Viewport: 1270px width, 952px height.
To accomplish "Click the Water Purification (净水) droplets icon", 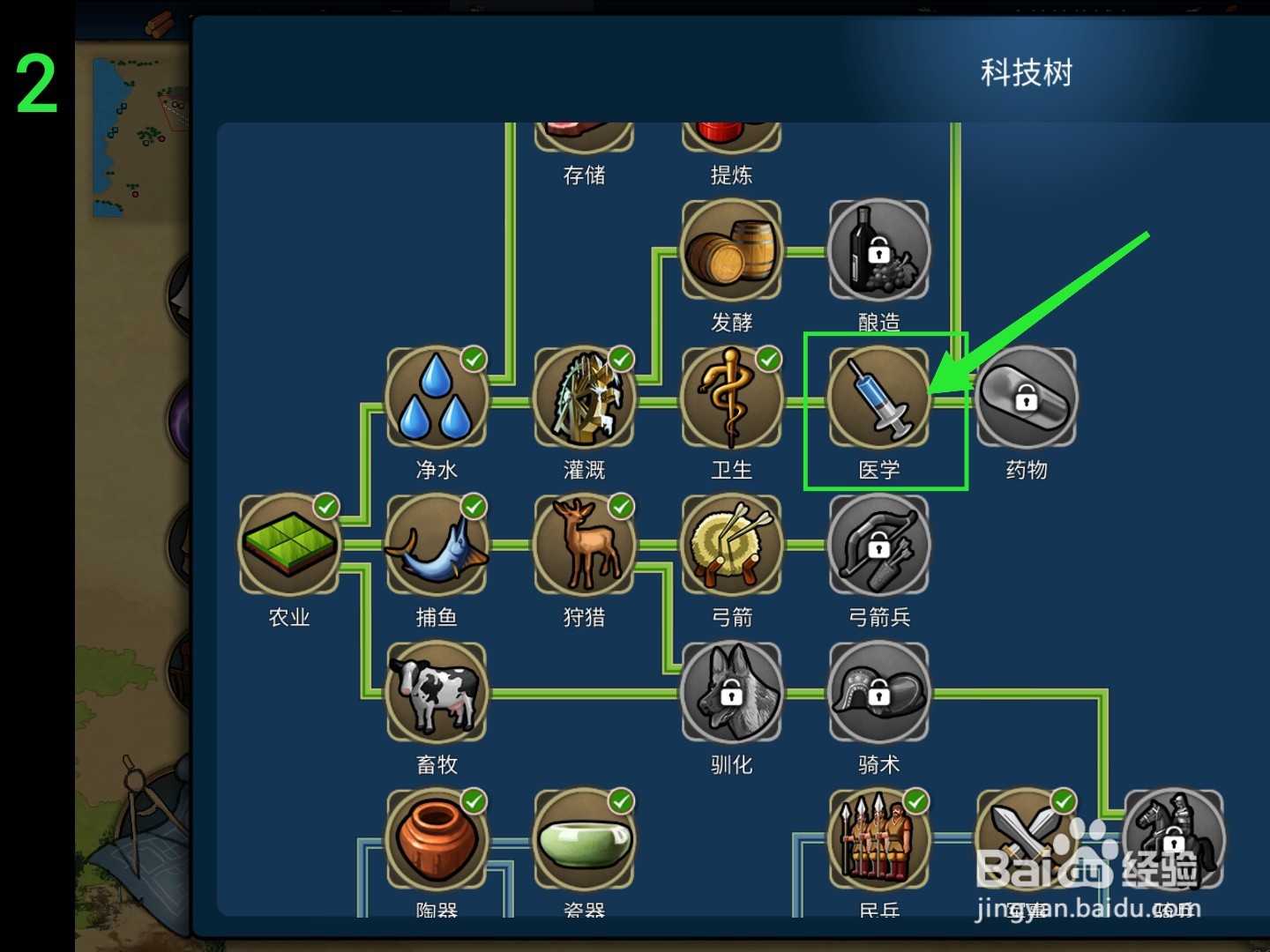I will 437,397.
